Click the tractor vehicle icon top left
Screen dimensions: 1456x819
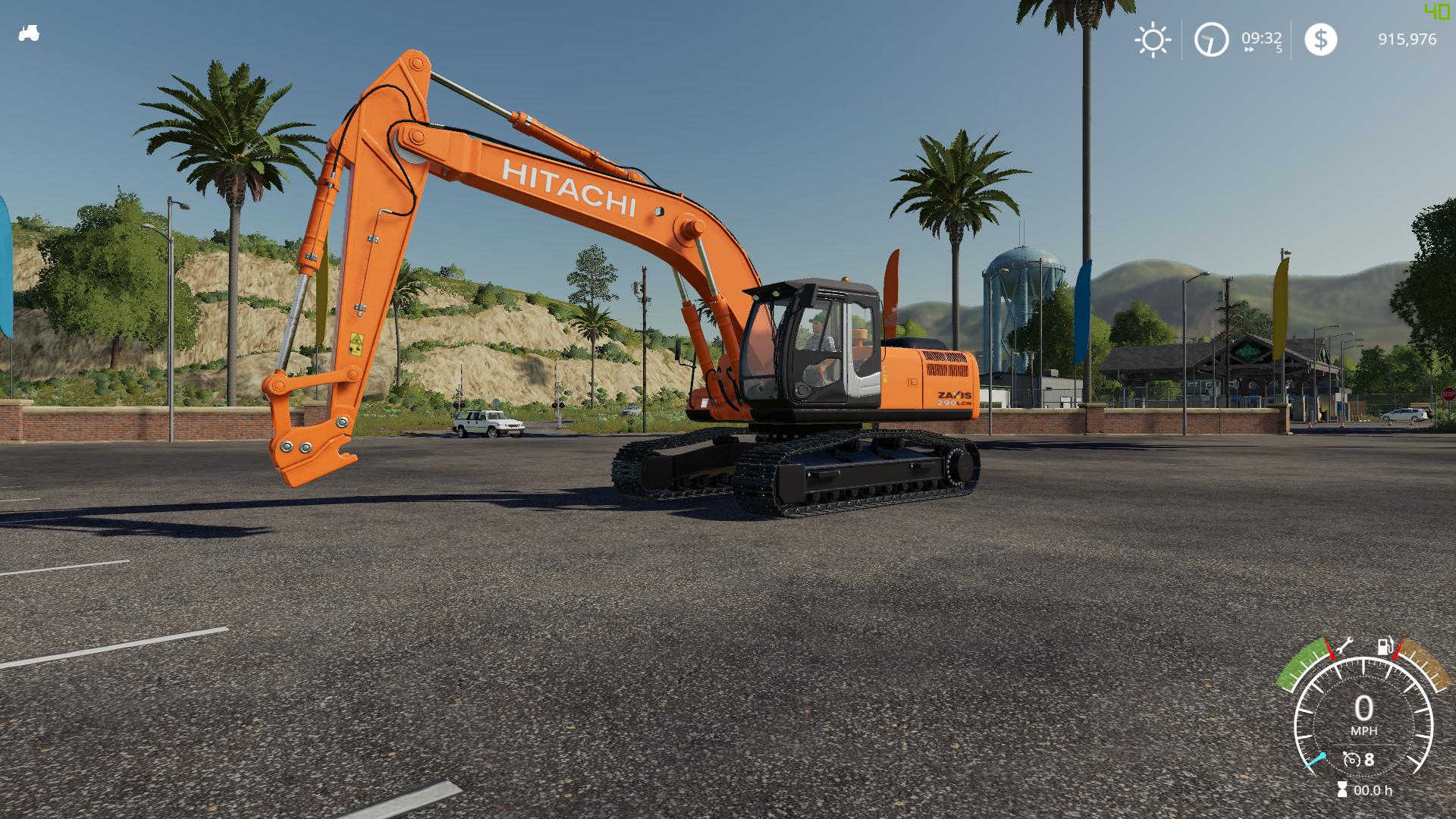tap(29, 33)
